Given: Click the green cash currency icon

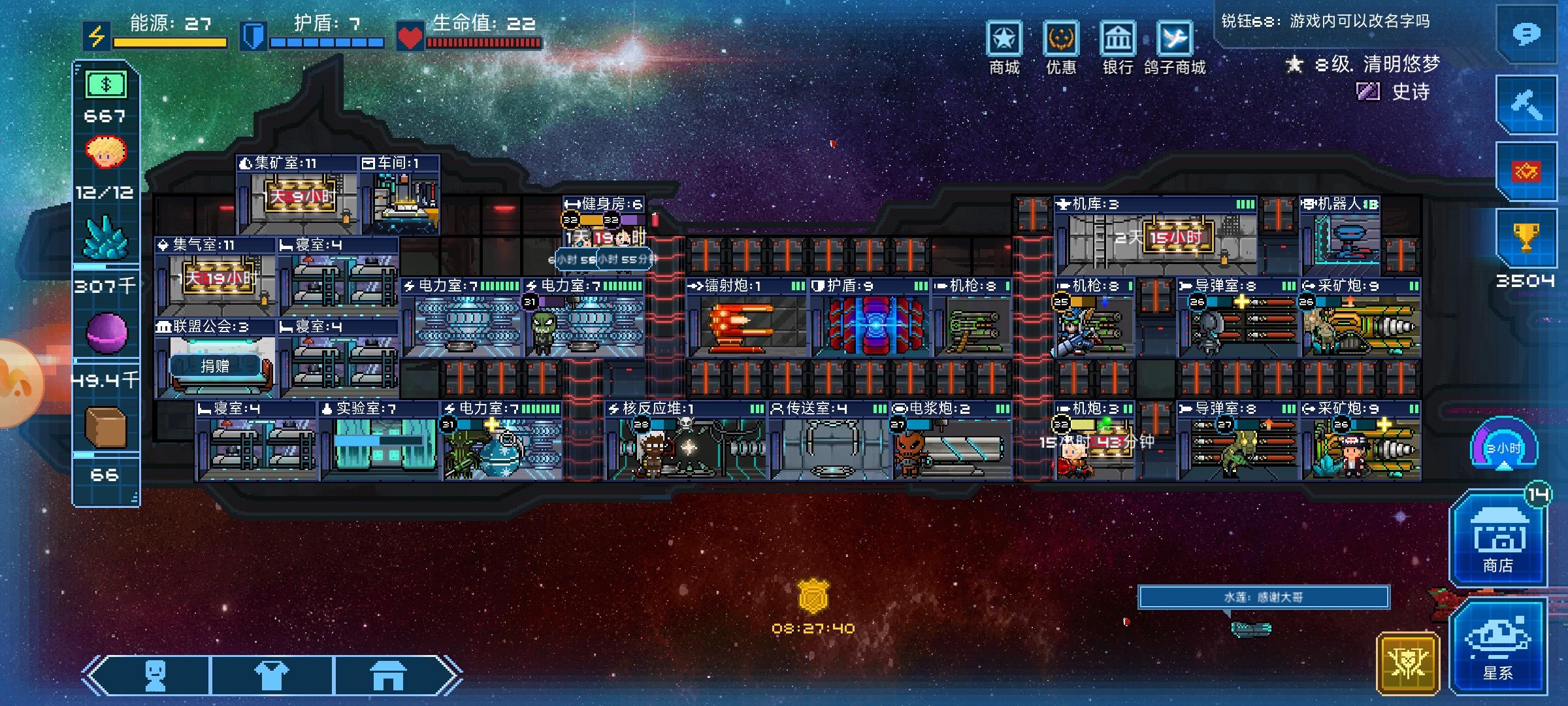Looking at the screenshot, I should pyautogui.click(x=106, y=84).
